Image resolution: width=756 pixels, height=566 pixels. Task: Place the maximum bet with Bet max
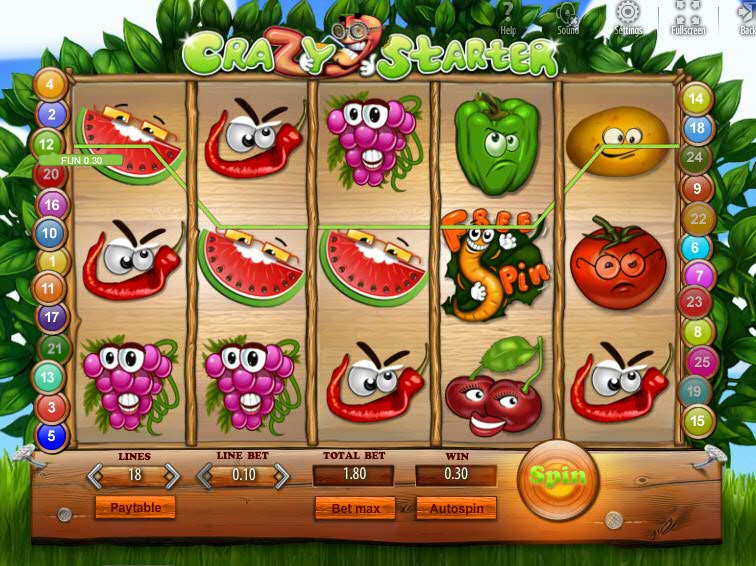(x=355, y=508)
